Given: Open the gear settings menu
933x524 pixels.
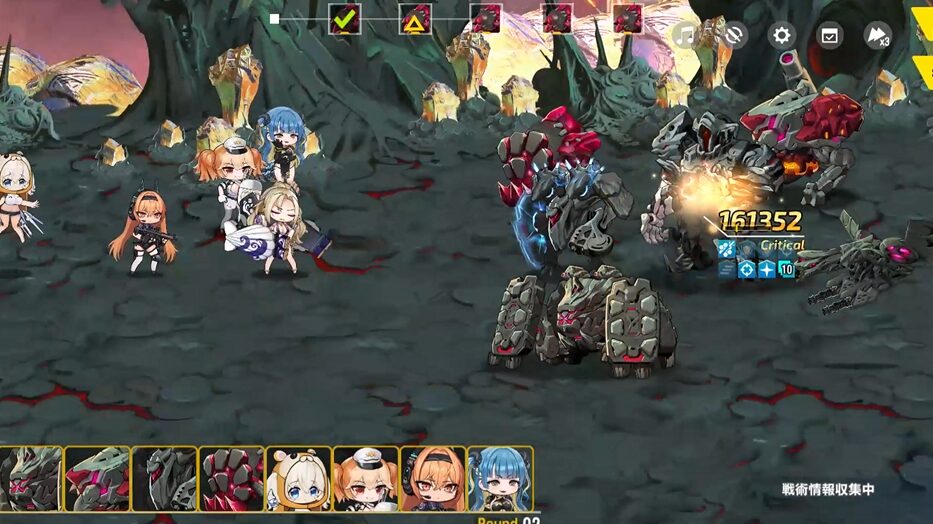Looking at the screenshot, I should pos(782,36).
